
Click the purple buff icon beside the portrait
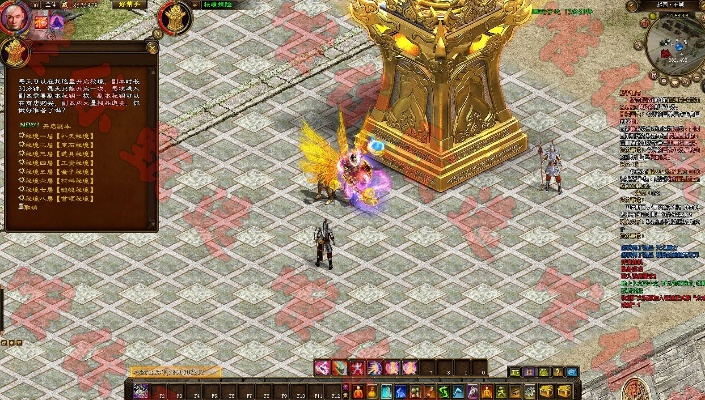[56, 22]
